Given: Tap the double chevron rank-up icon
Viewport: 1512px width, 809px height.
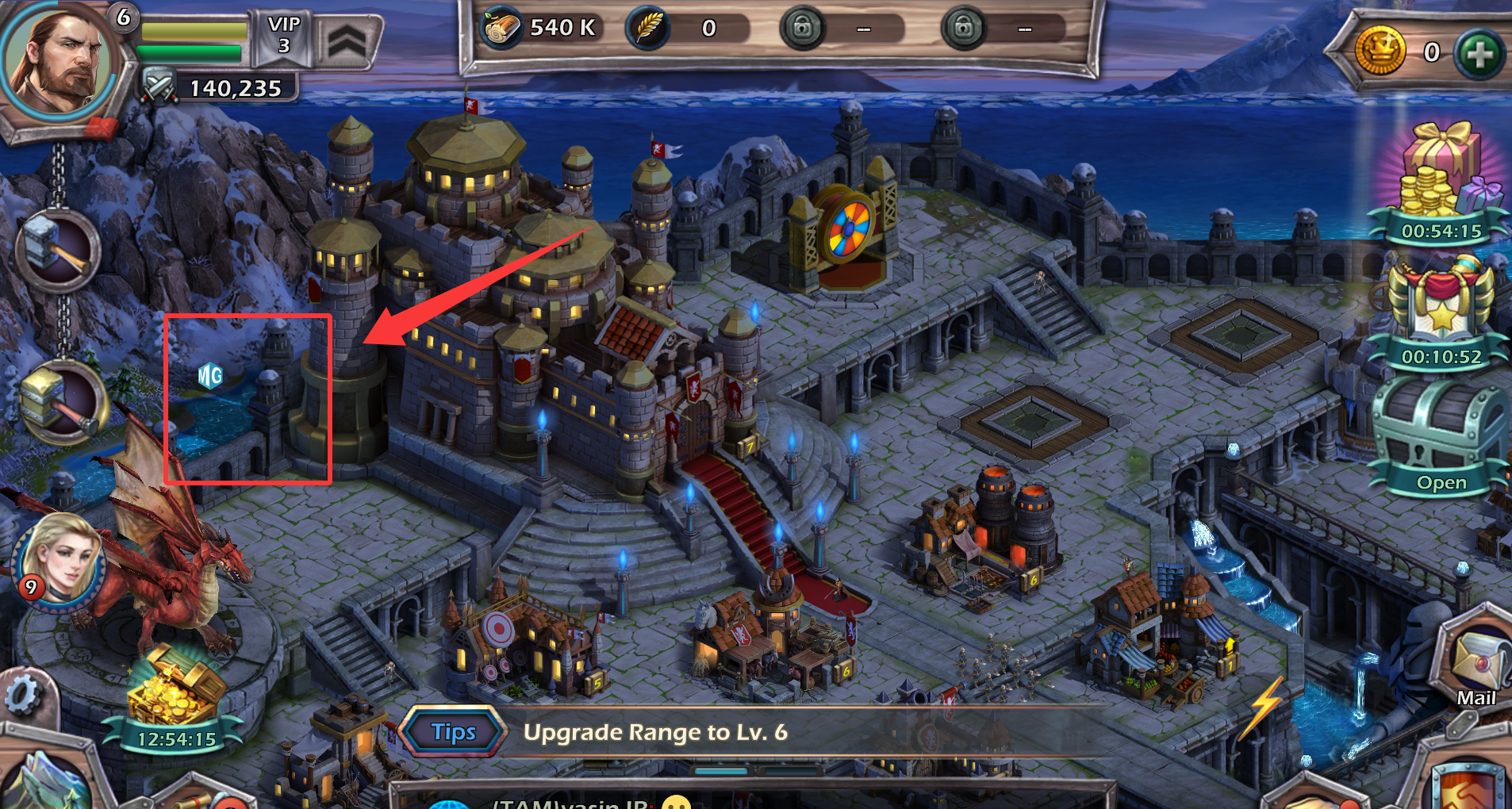Looking at the screenshot, I should point(347,41).
